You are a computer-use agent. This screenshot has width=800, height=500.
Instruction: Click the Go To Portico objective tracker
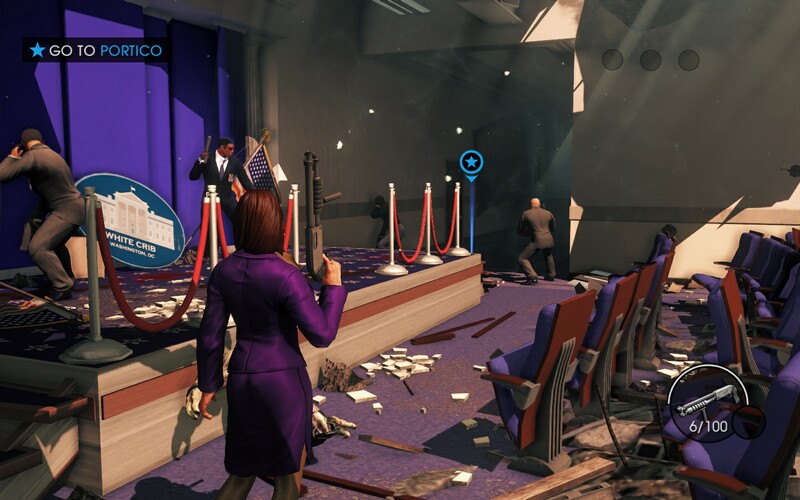[x=96, y=50]
